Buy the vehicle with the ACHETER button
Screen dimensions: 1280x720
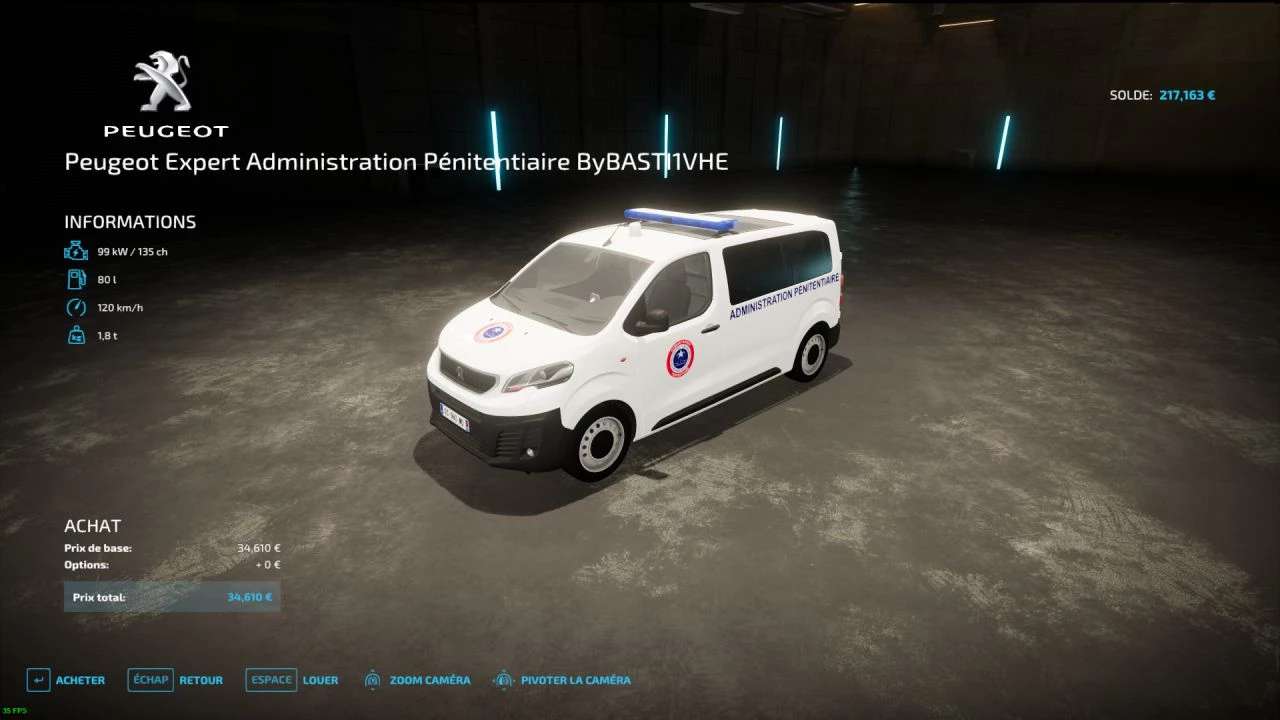pos(66,680)
